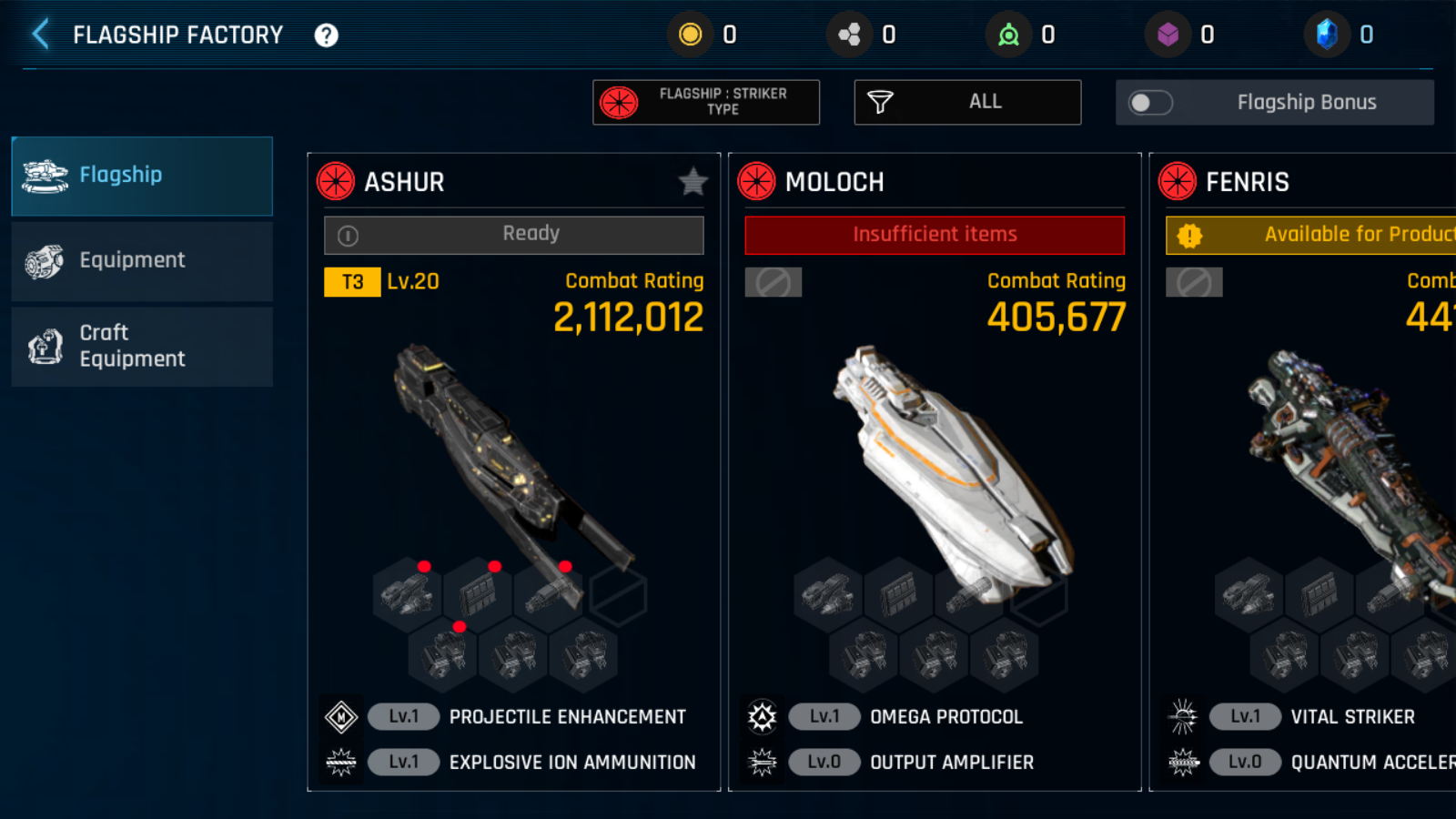Select the Moloch Insufficient items bar

(935, 235)
